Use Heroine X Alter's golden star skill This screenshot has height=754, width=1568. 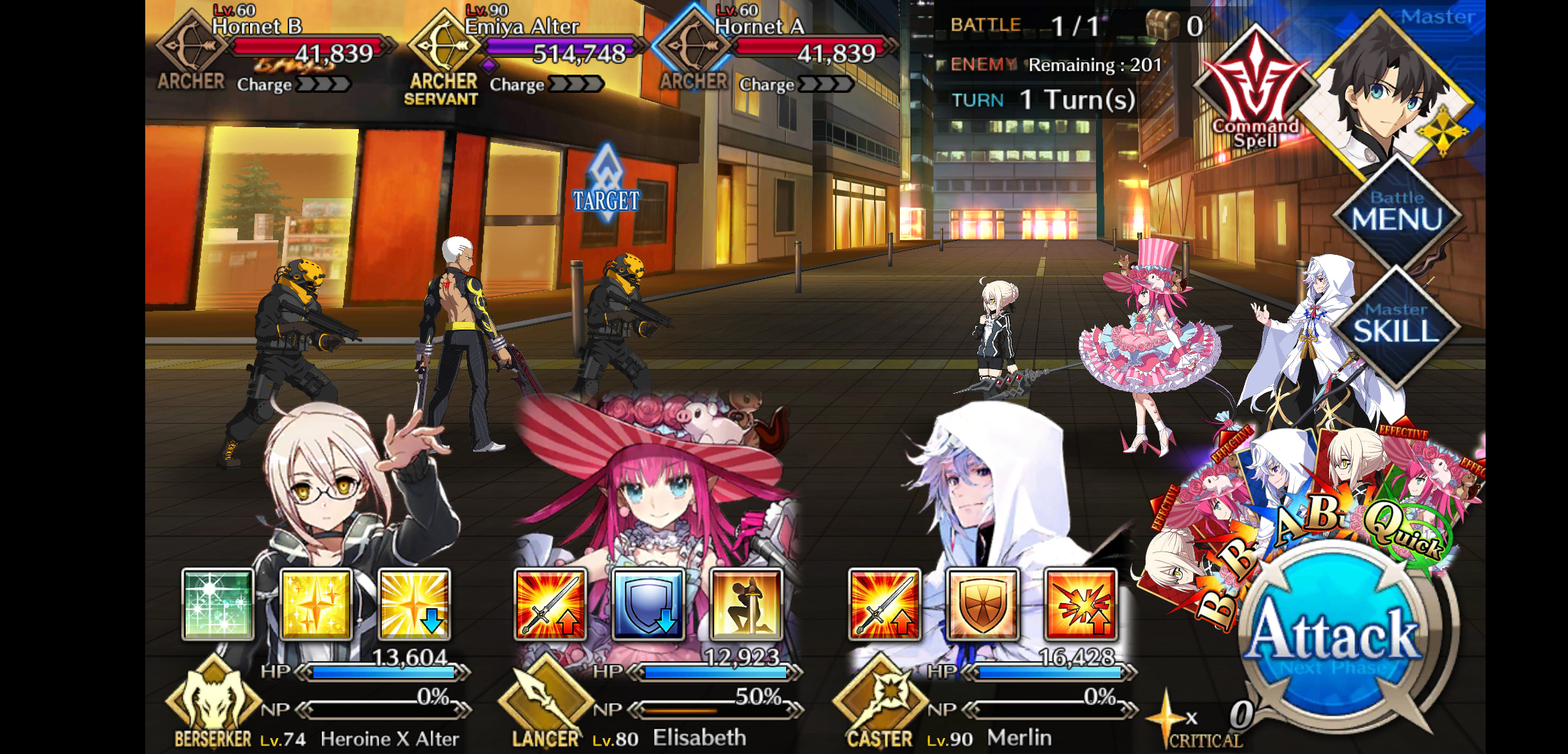point(316,605)
